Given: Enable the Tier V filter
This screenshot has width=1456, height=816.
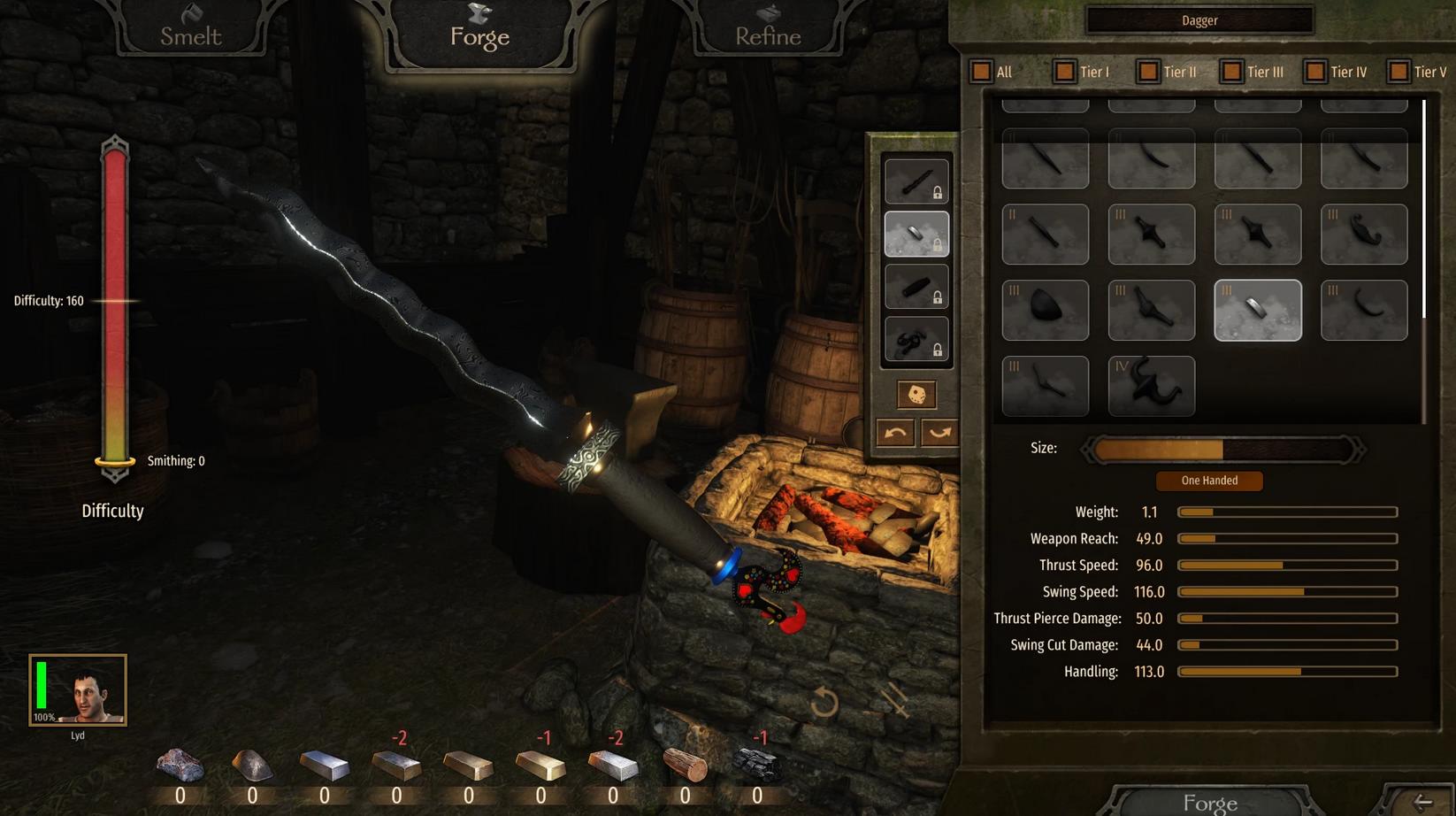Looking at the screenshot, I should click(x=1399, y=72).
